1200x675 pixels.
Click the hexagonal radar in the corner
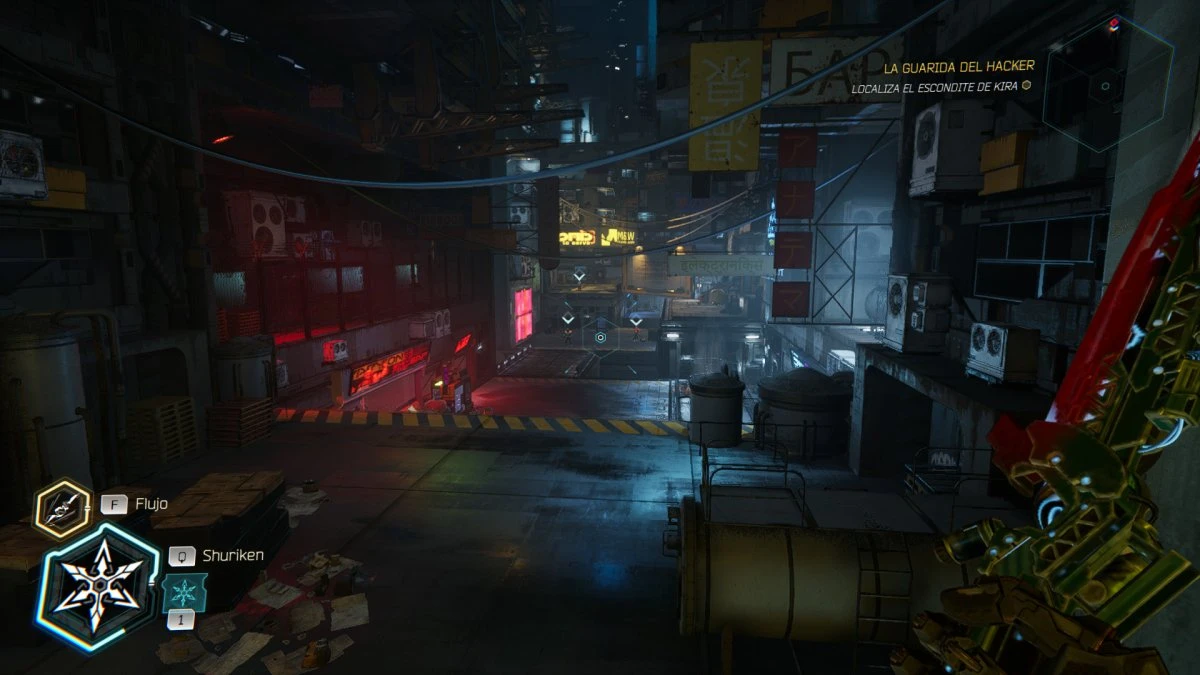(1106, 86)
